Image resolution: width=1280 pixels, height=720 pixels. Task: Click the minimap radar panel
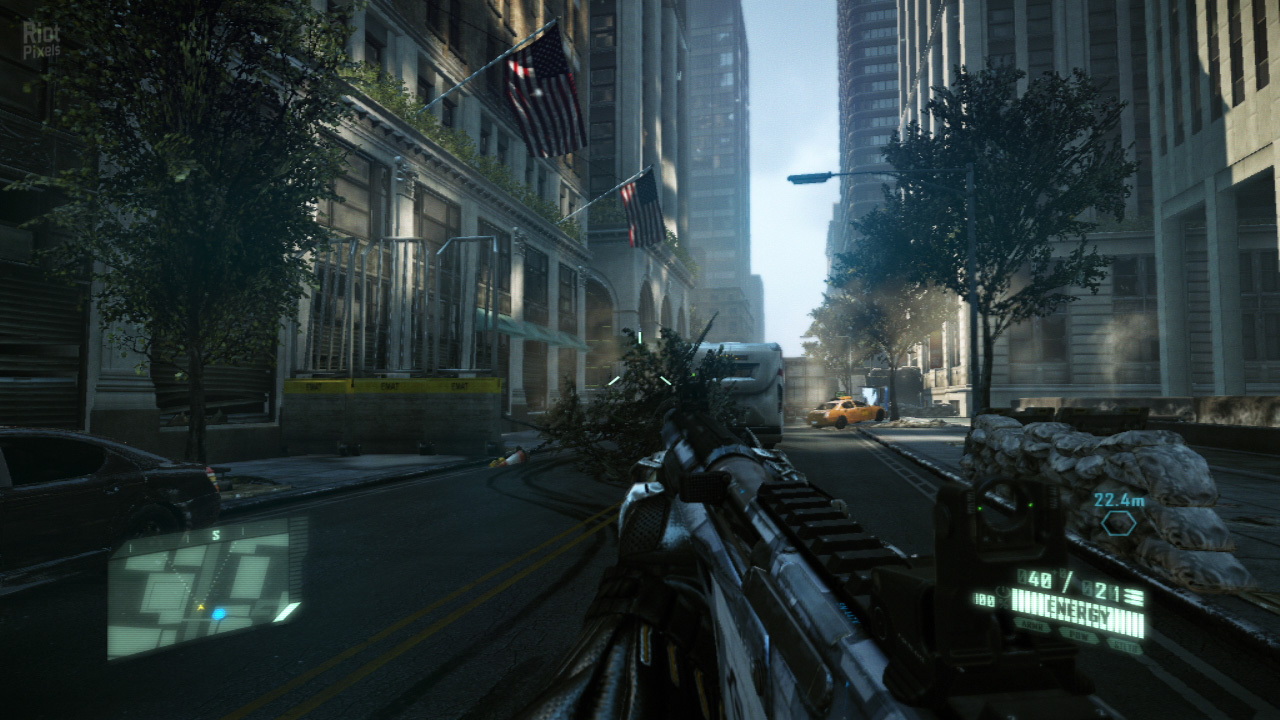click(x=205, y=588)
